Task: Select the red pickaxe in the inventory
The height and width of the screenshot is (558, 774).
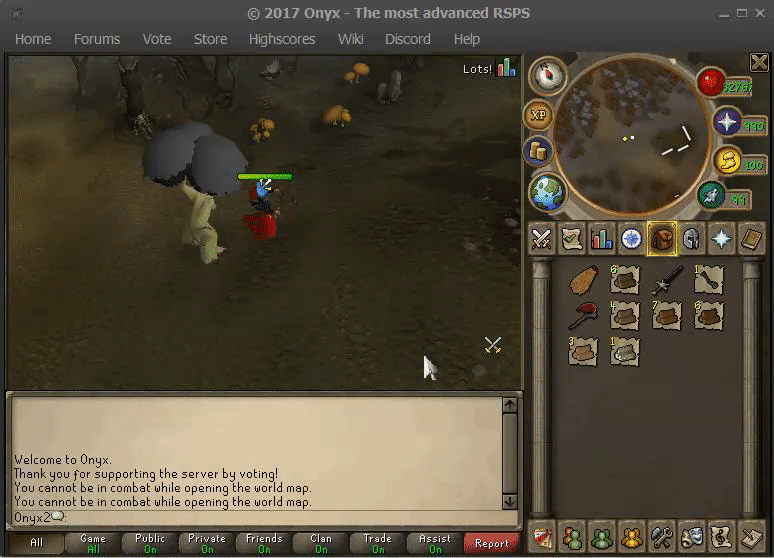Action: 583,316
